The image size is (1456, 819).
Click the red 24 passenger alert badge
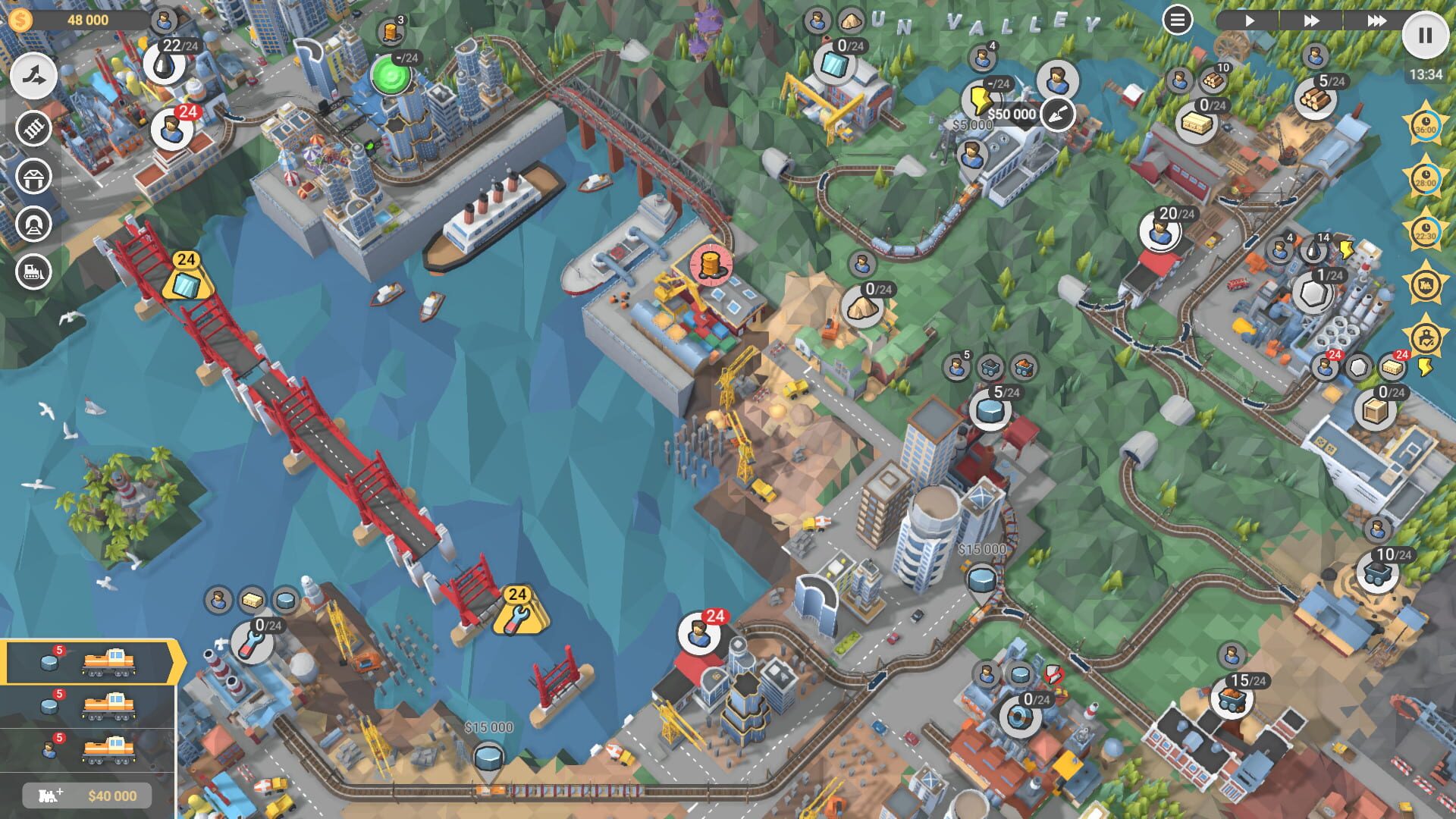pos(187,111)
